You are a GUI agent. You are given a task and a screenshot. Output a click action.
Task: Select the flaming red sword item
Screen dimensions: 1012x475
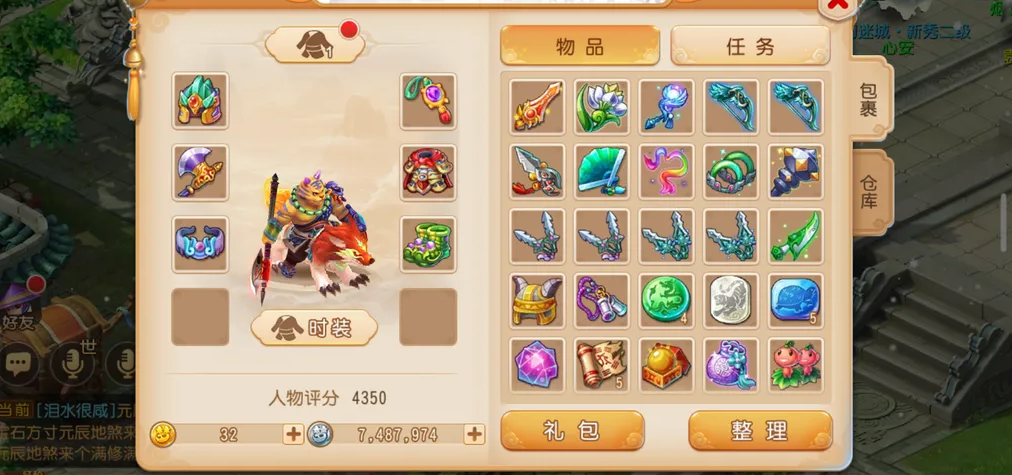coord(537,107)
